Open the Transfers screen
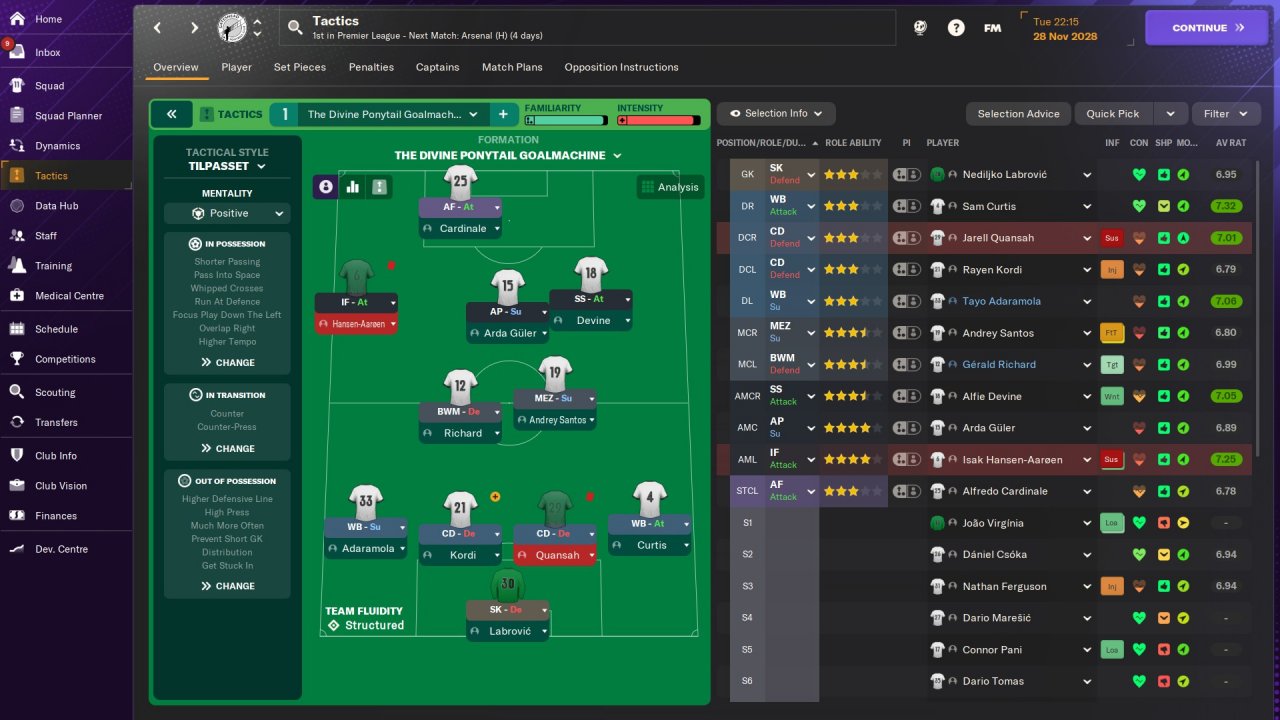 pos(56,422)
